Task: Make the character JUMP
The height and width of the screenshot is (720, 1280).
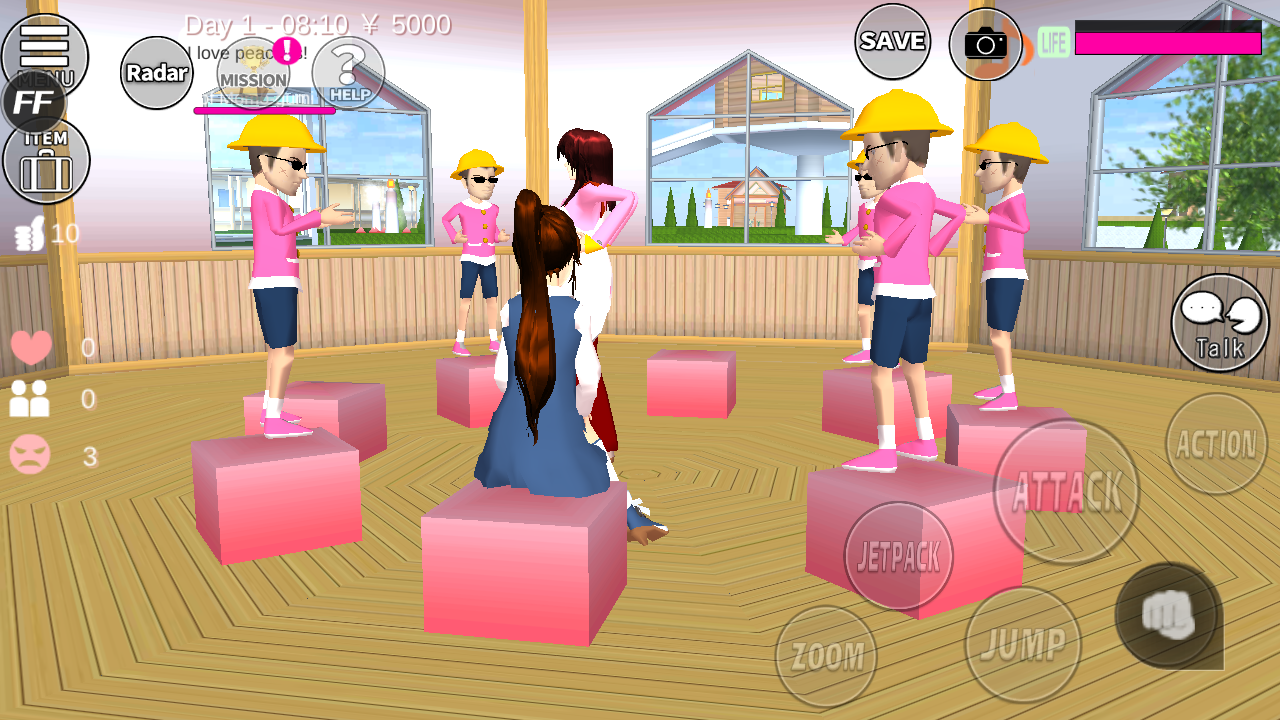Action: (1023, 647)
